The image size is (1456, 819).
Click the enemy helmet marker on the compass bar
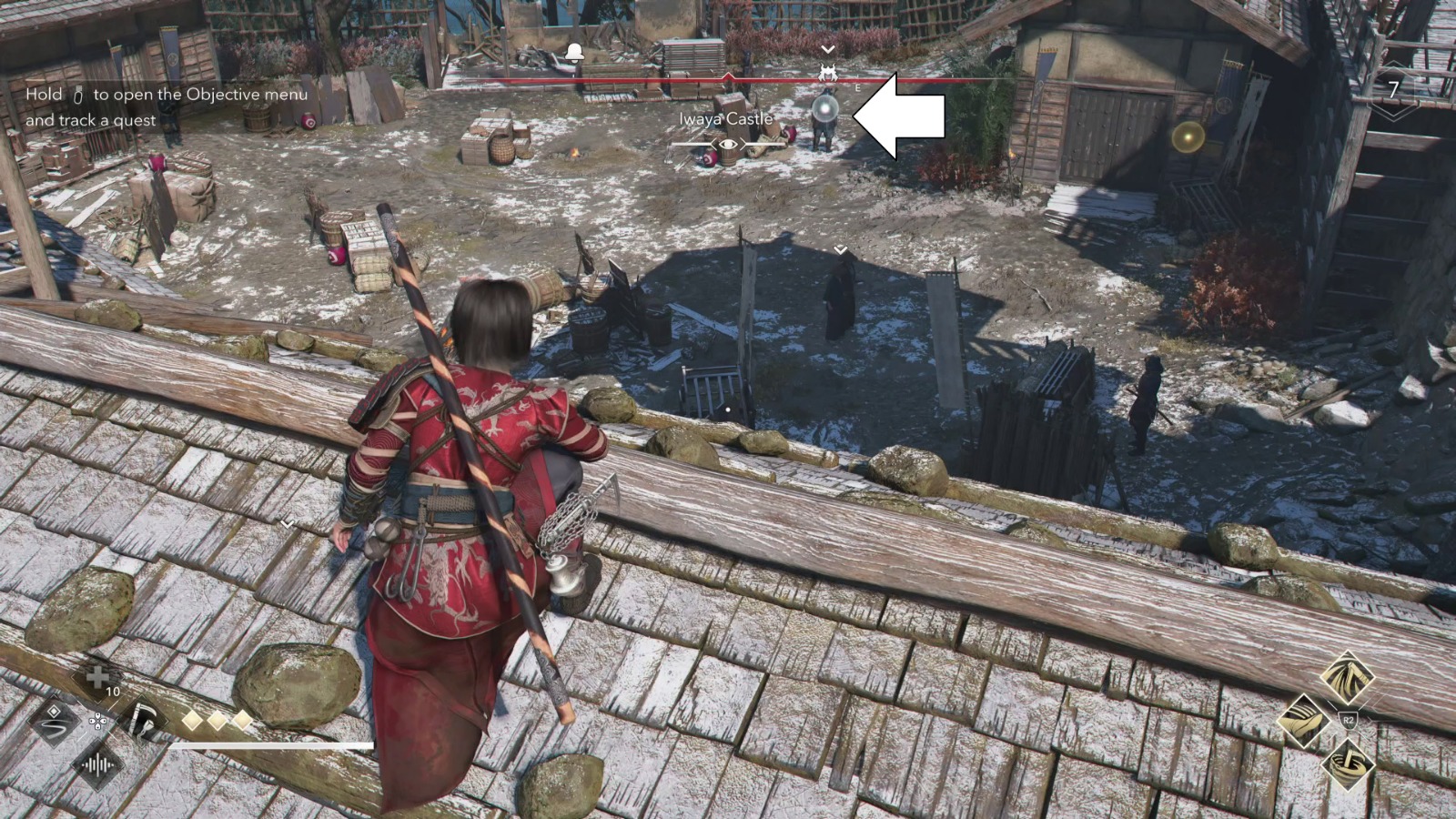828,74
